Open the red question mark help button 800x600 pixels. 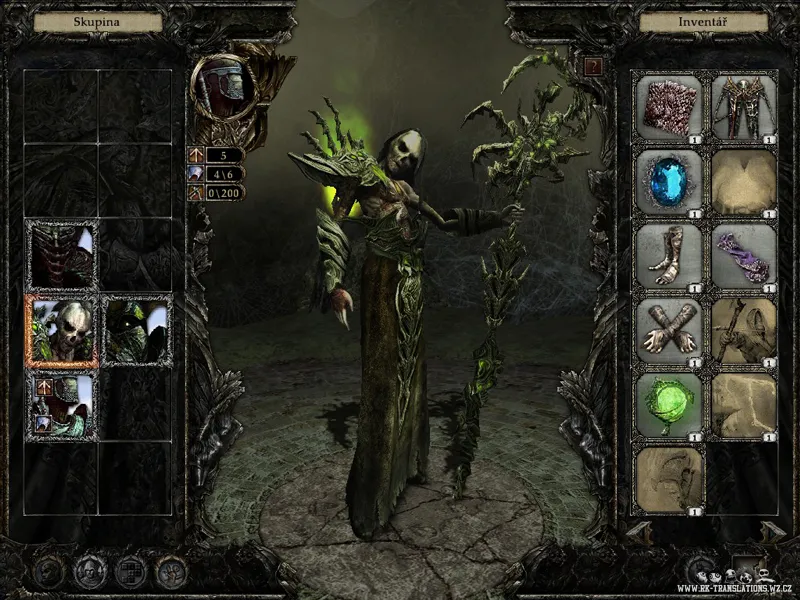click(x=594, y=67)
